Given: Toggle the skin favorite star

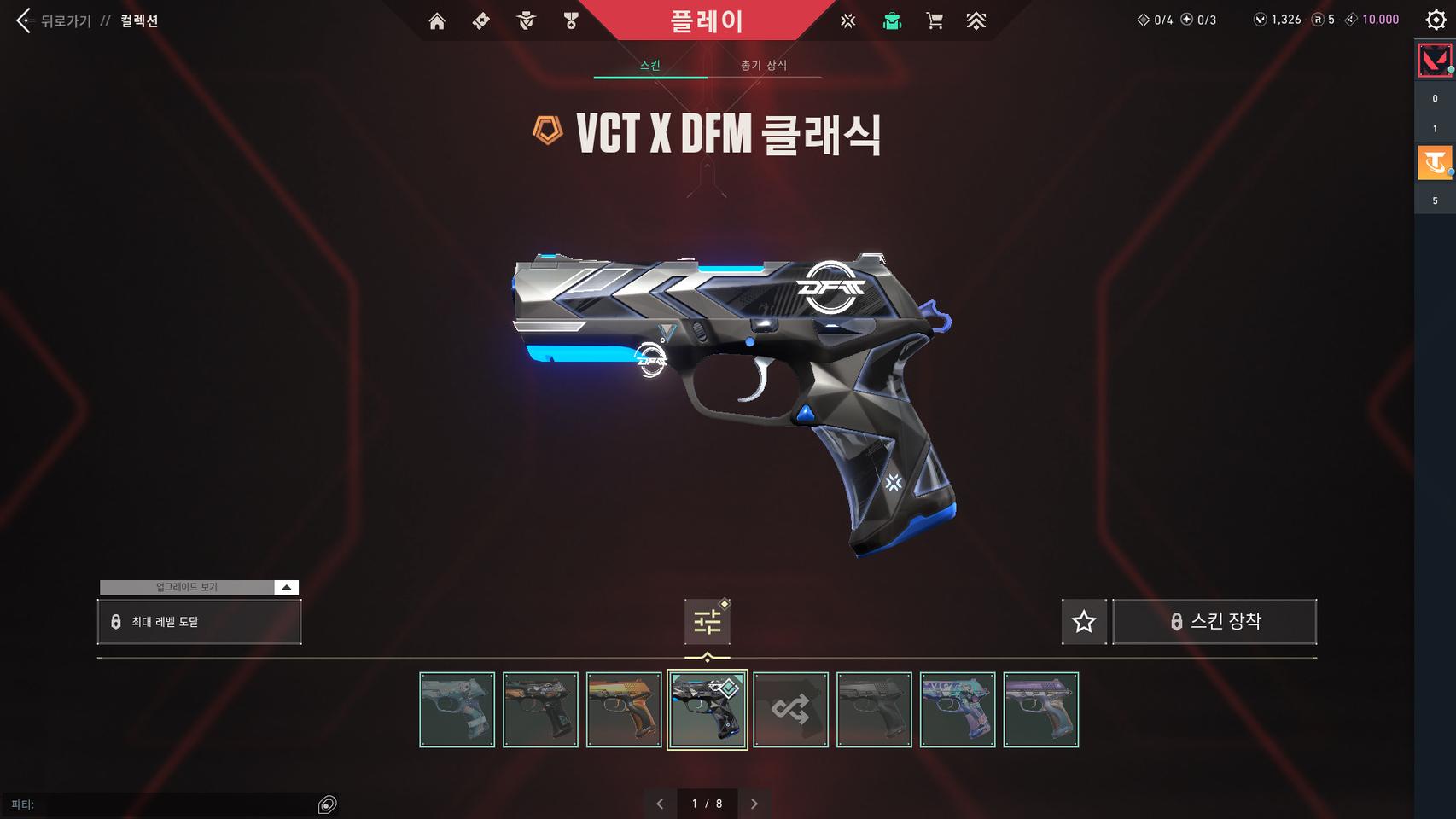Looking at the screenshot, I should tap(1083, 621).
